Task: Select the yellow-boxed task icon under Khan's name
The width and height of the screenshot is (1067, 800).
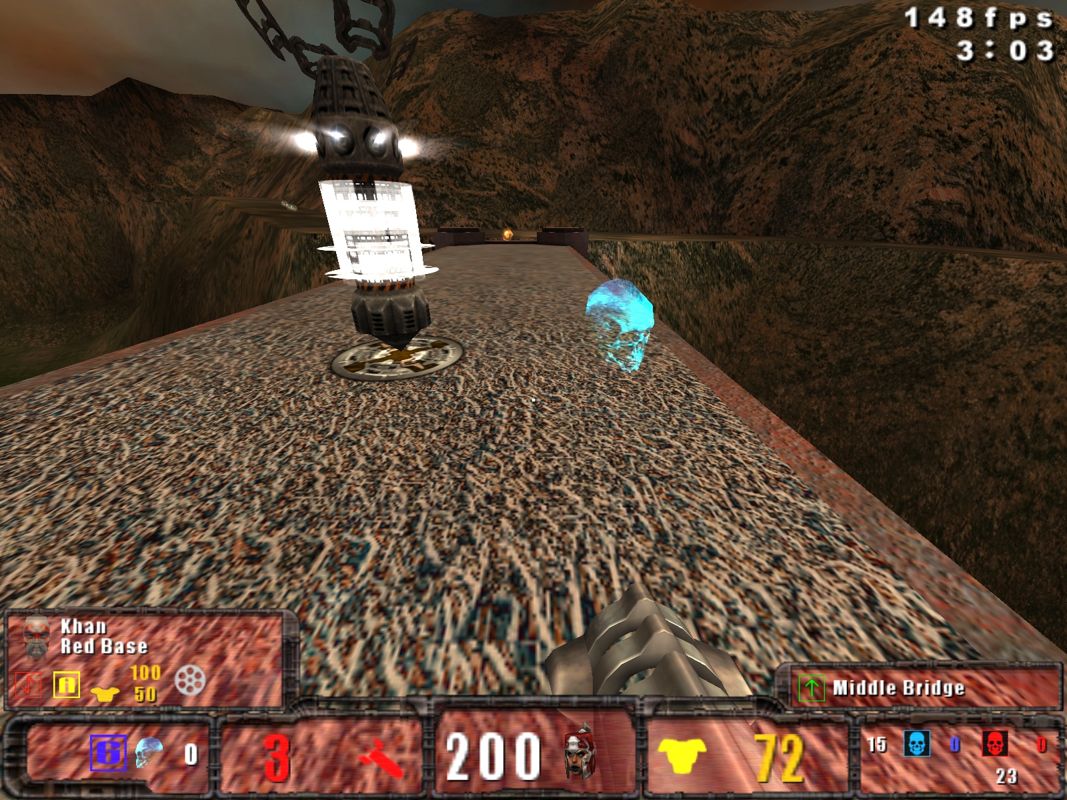Action: pyautogui.click(x=66, y=685)
